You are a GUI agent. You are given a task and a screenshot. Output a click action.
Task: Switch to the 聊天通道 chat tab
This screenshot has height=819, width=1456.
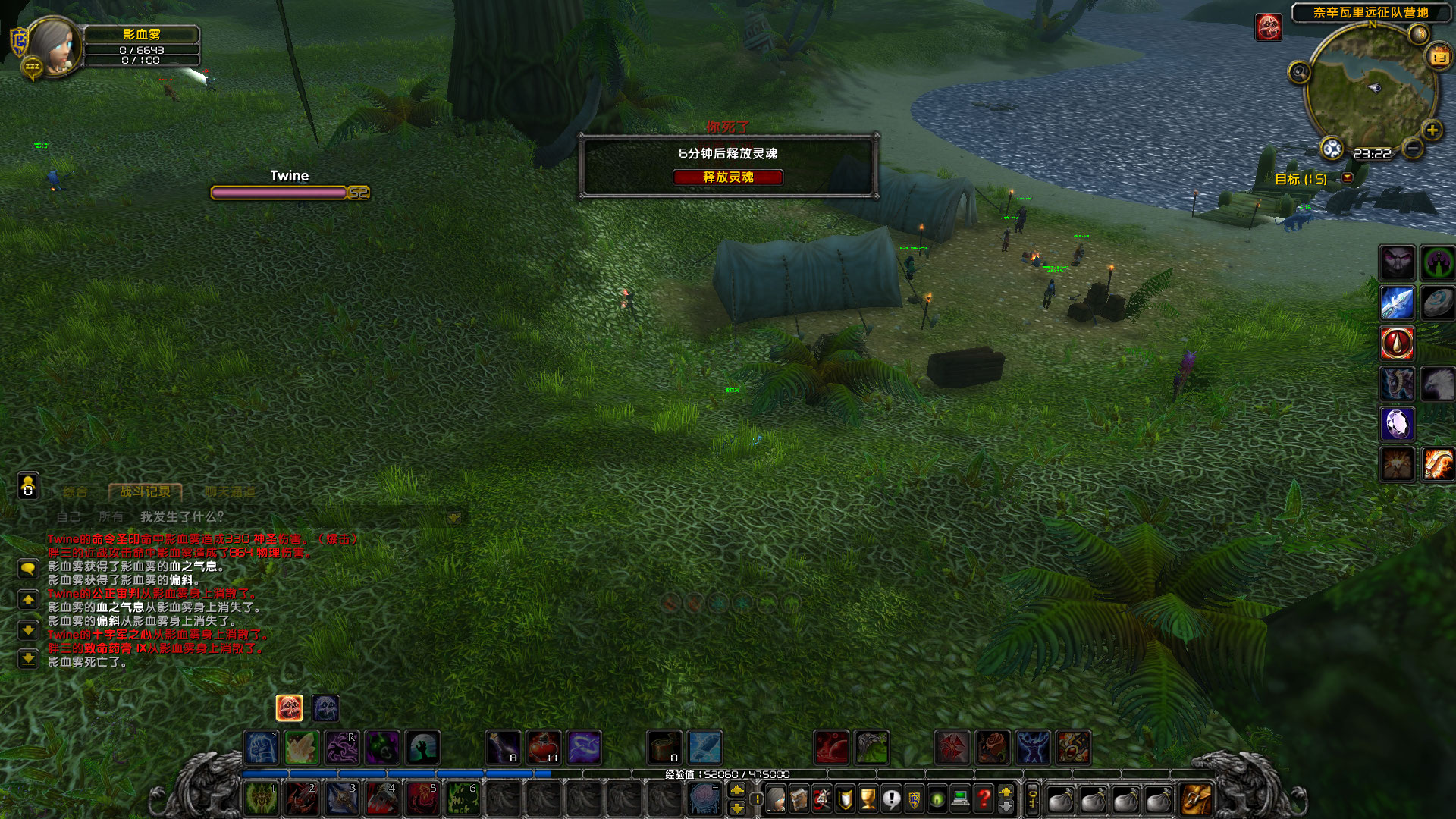coord(227,491)
